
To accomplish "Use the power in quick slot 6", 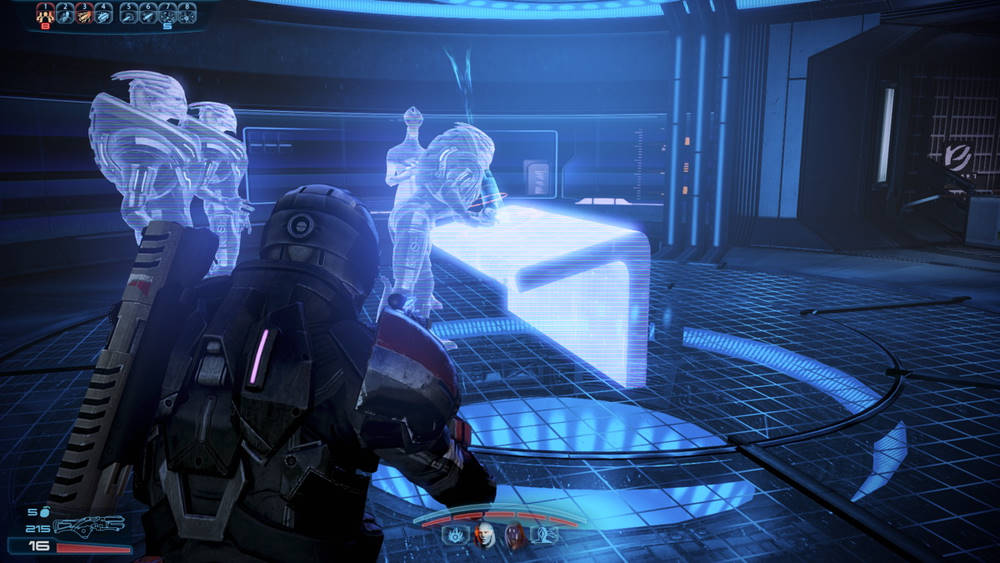I will (148, 13).
